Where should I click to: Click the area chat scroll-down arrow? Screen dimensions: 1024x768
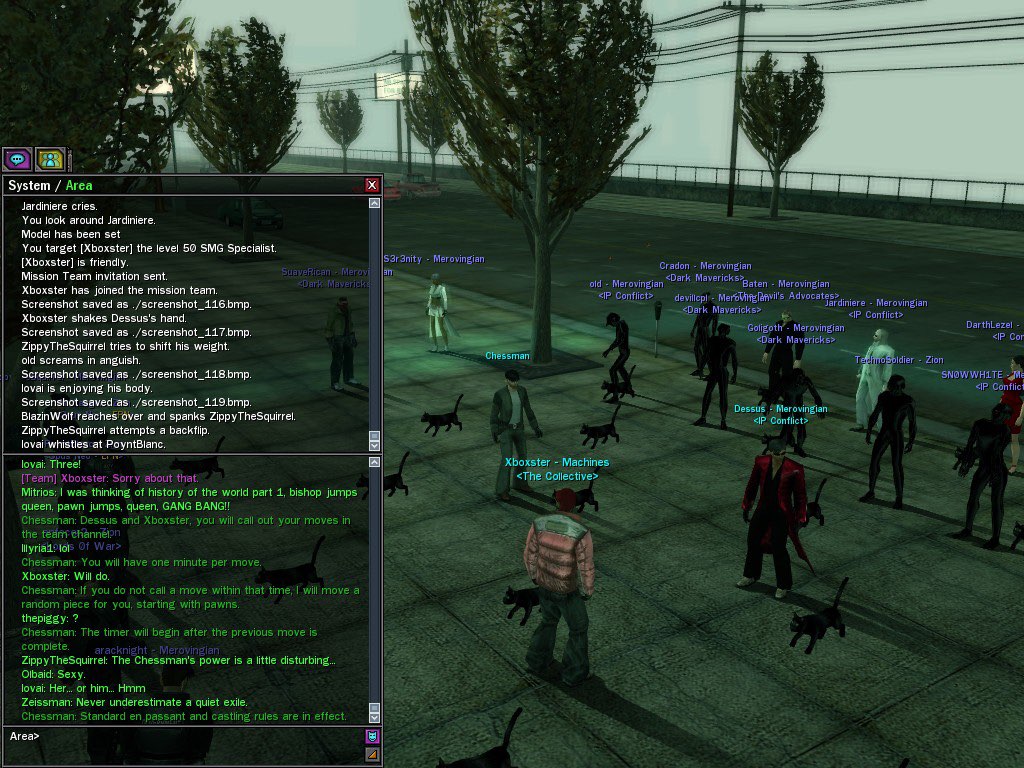pyautogui.click(x=375, y=716)
